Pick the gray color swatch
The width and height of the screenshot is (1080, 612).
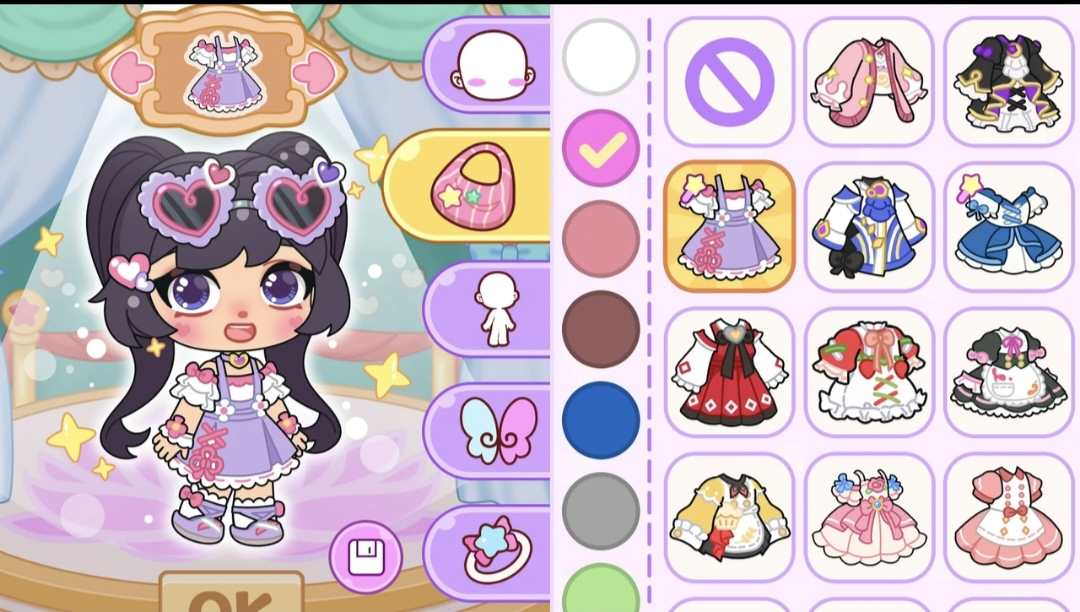point(601,510)
